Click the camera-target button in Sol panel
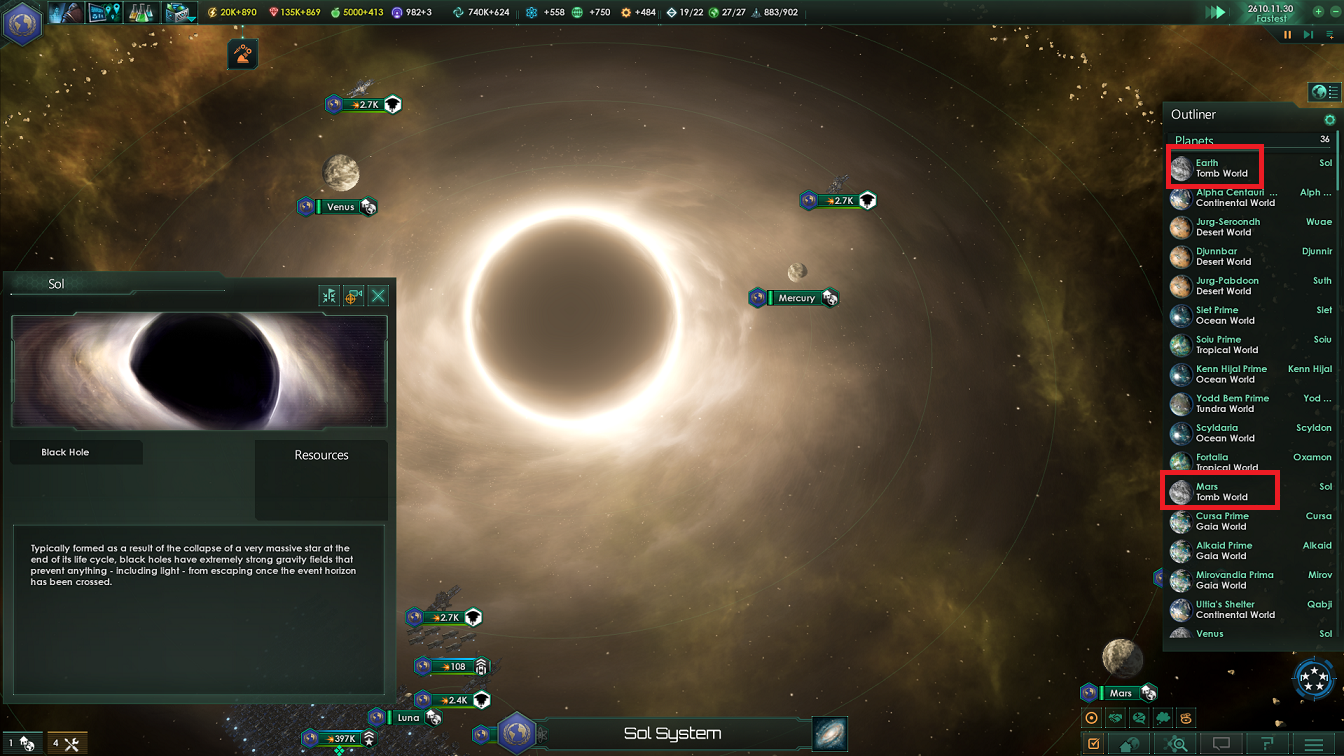 pos(353,296)
